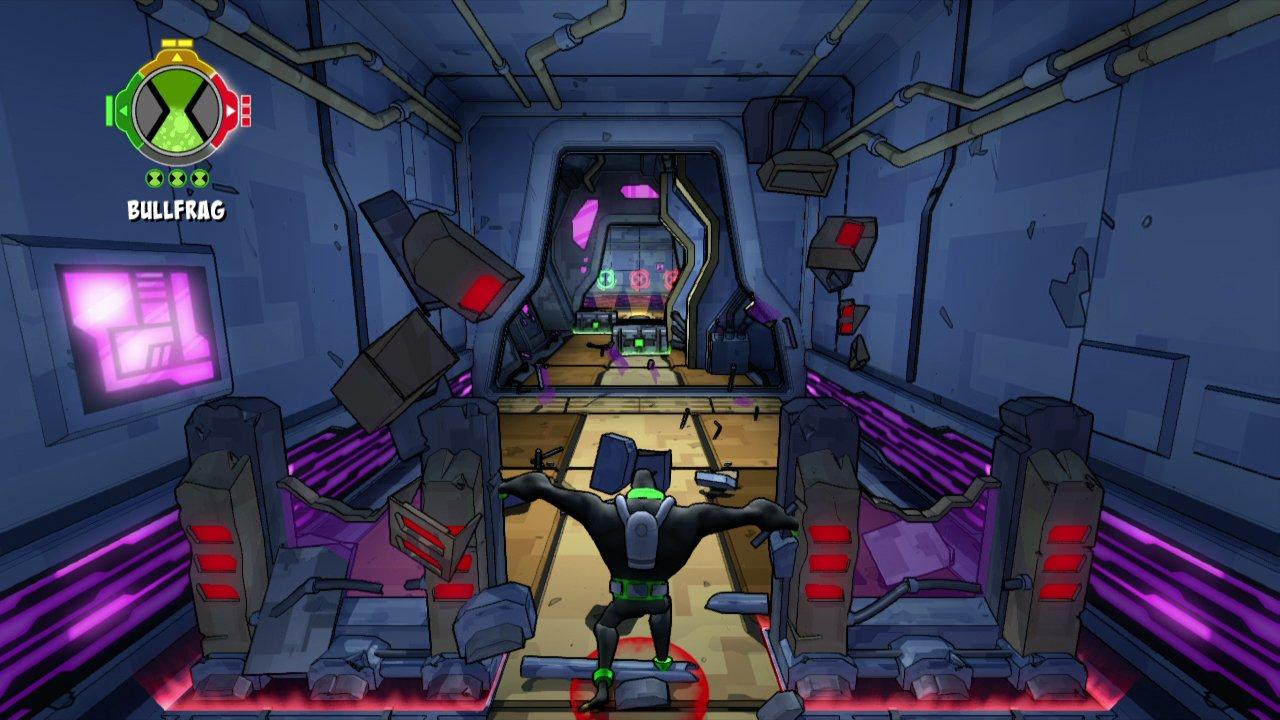Expand the red indicator stack beside the Omnitrix
Screen dimensions: 1280x720
(245, 113)
